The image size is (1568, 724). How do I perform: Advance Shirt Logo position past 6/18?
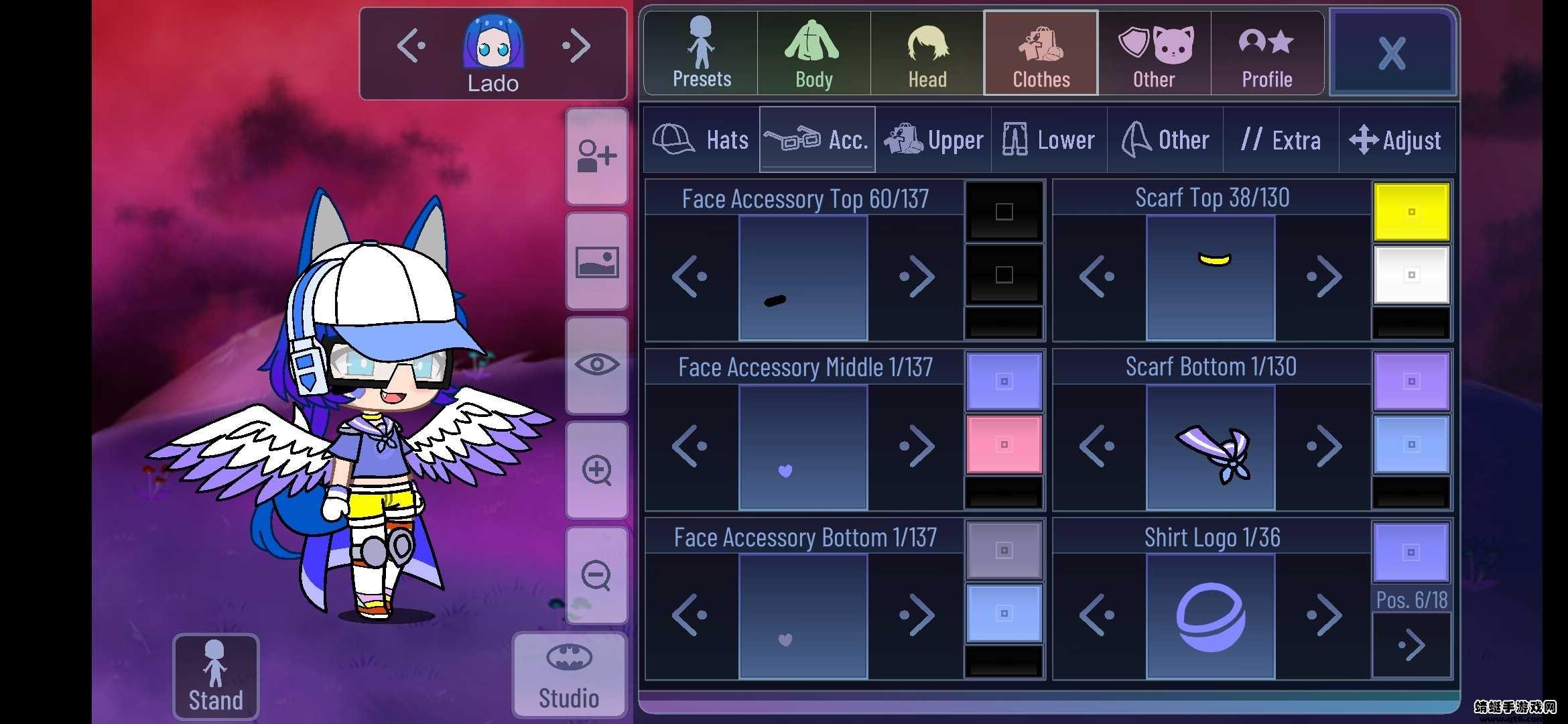1411,645
